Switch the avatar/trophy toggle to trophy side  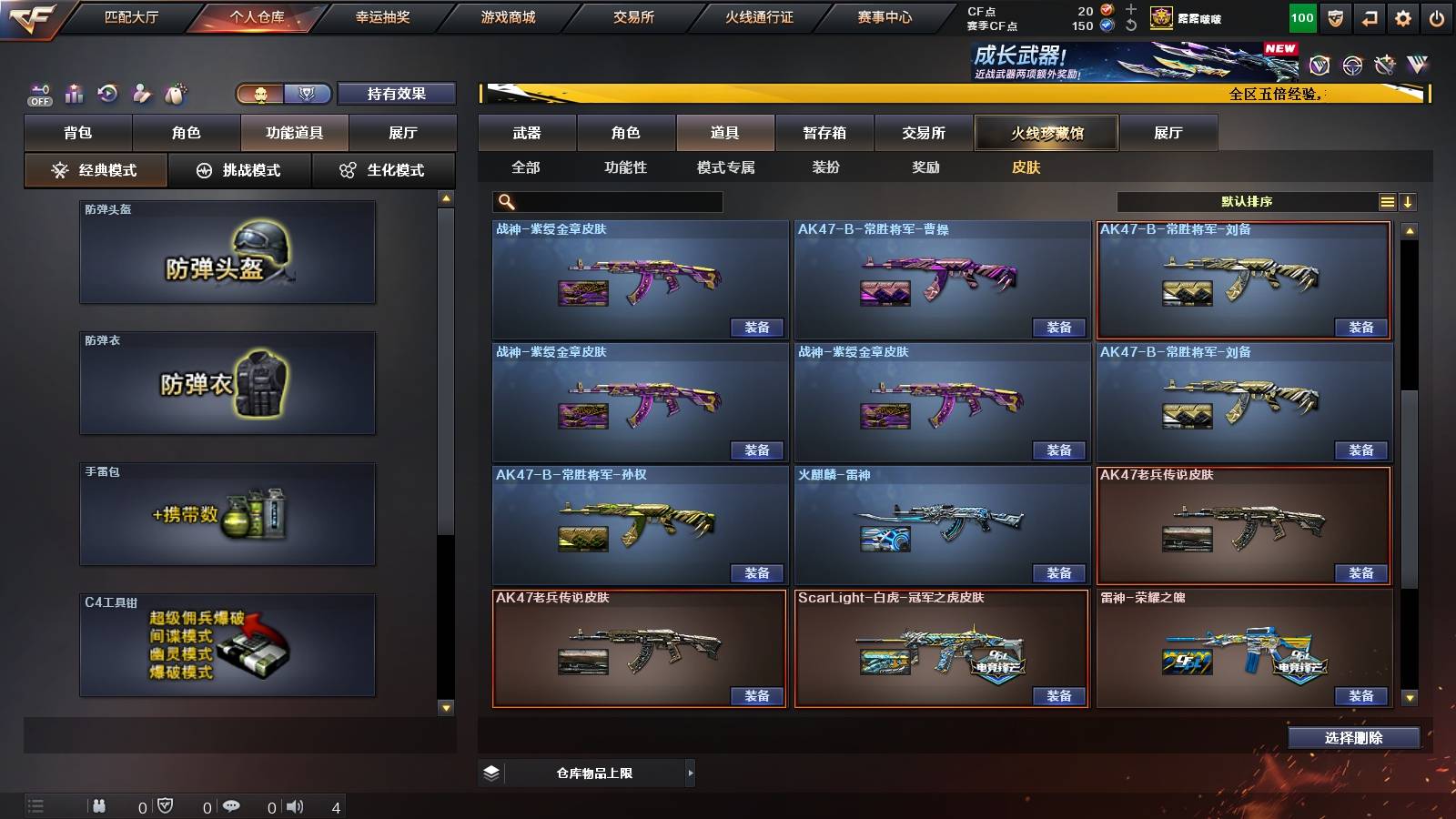pos(308,93)
